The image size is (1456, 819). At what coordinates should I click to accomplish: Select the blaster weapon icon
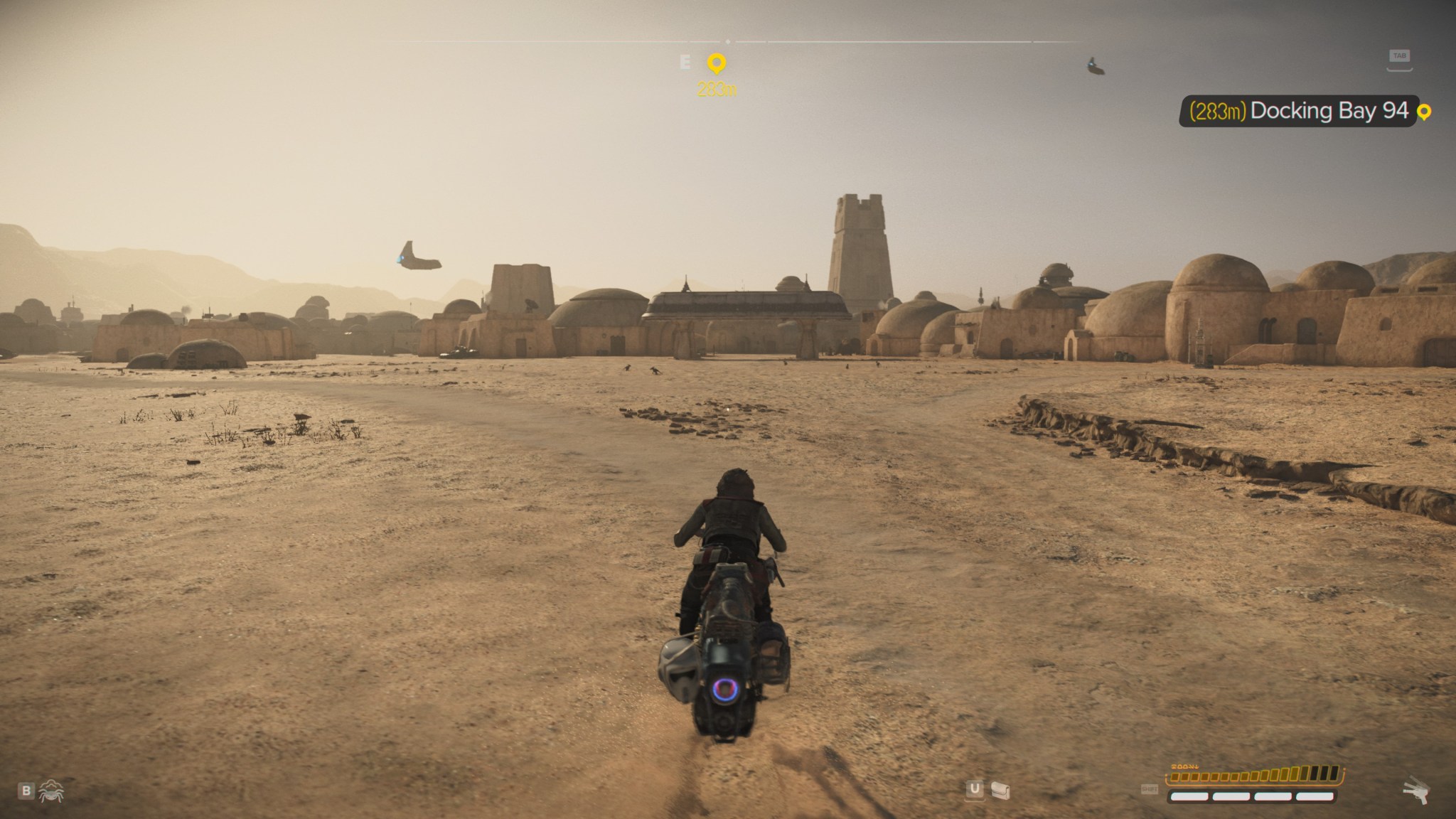point(1415,791)
